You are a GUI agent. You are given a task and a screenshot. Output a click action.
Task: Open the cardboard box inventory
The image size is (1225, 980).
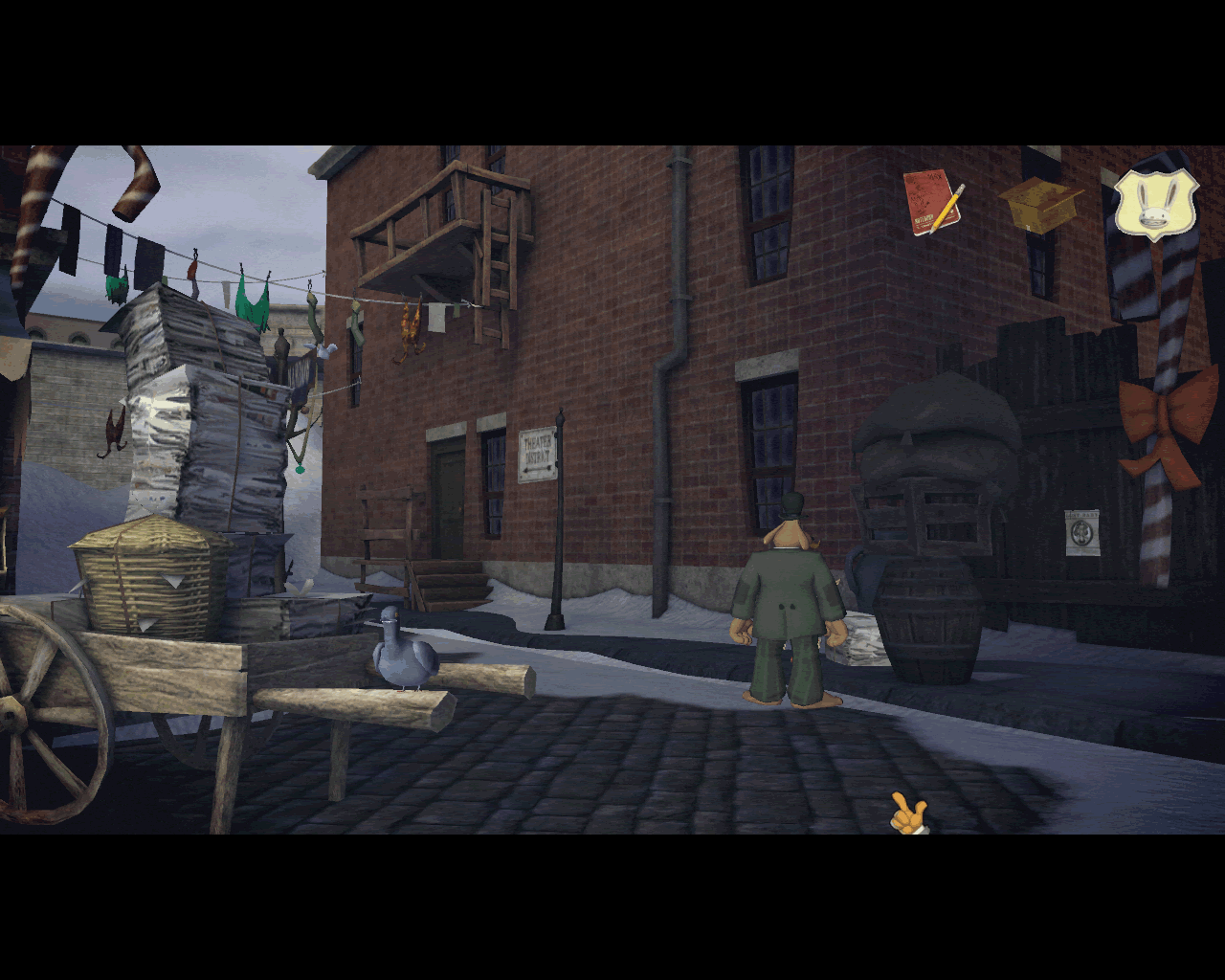[1043, 206]
